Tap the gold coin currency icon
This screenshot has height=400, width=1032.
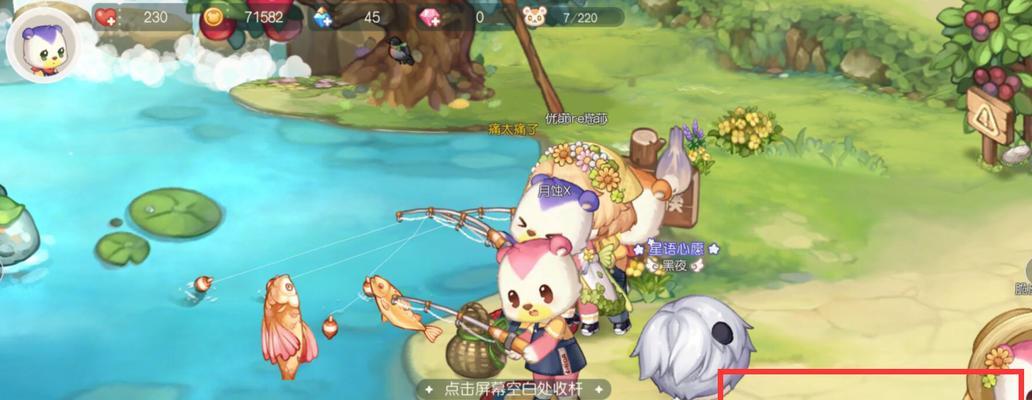(213, 16)
